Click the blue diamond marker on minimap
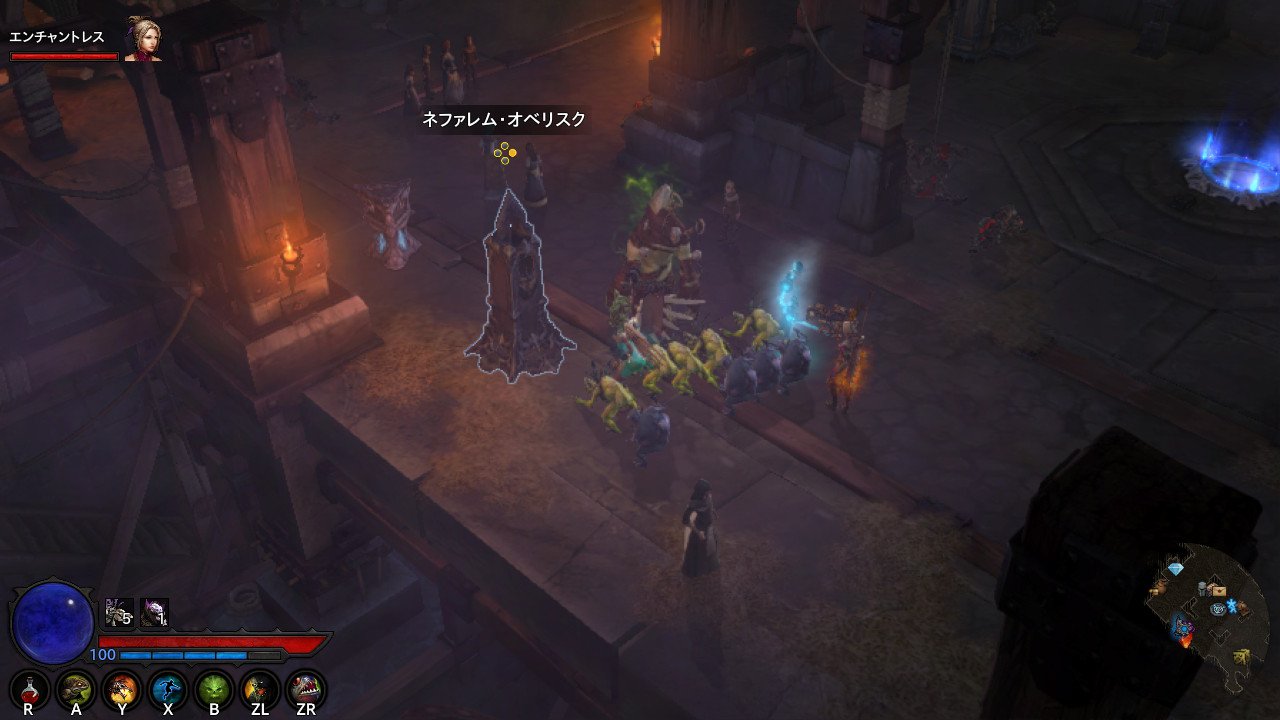 (1176, 568)
